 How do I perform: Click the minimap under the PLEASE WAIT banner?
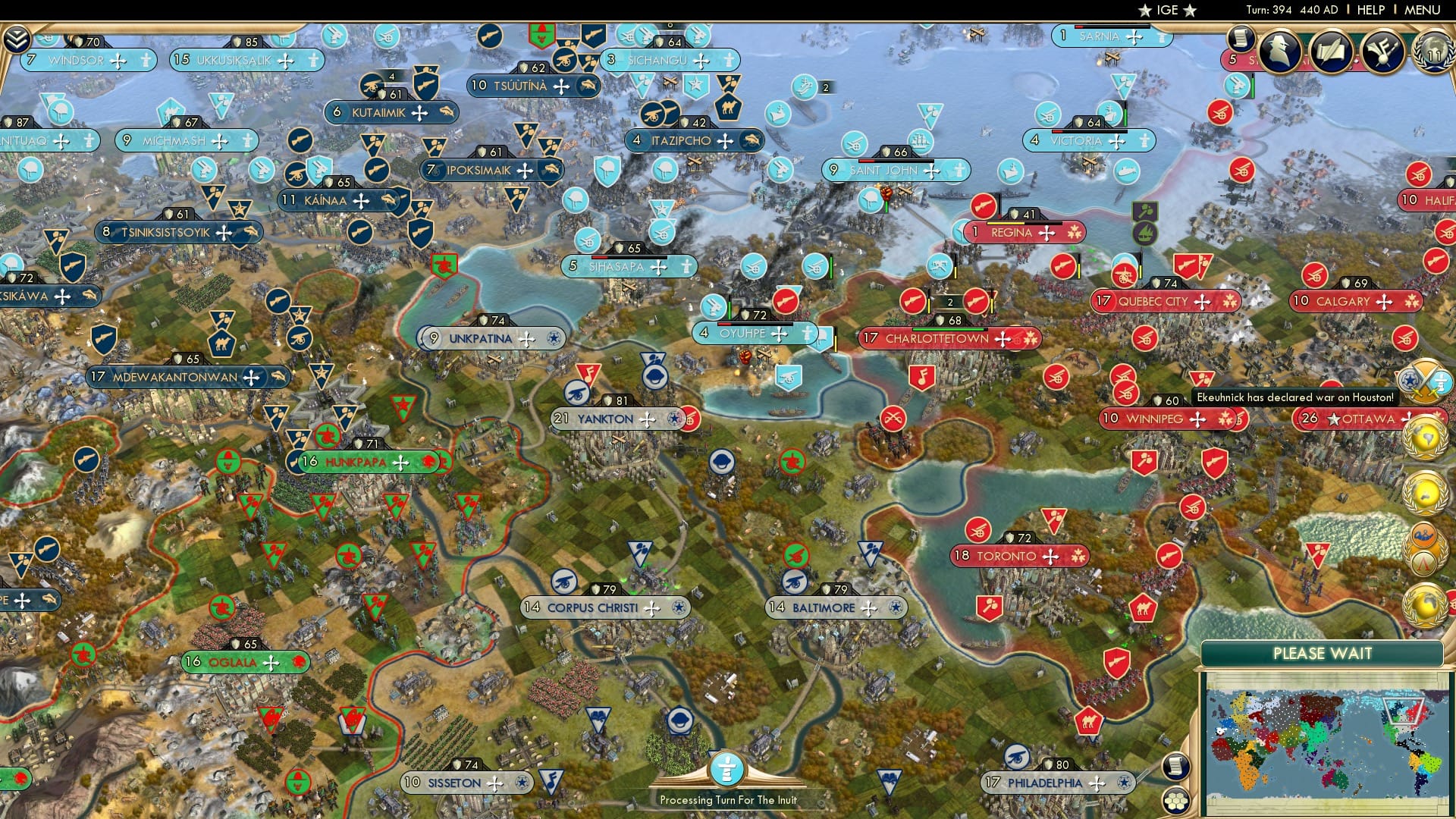pyautogui.click(x=1331, y=739)
